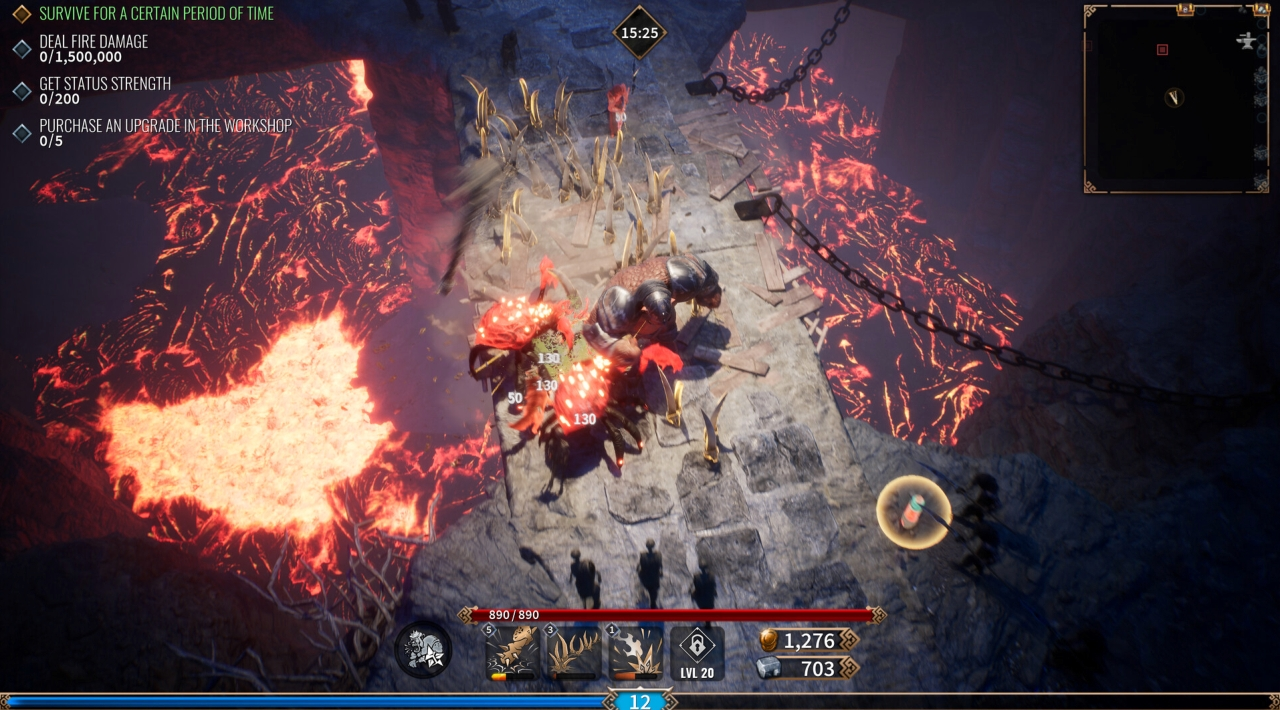
Task: Select the Get Status Strength objective
Action: tap(104, 91)
